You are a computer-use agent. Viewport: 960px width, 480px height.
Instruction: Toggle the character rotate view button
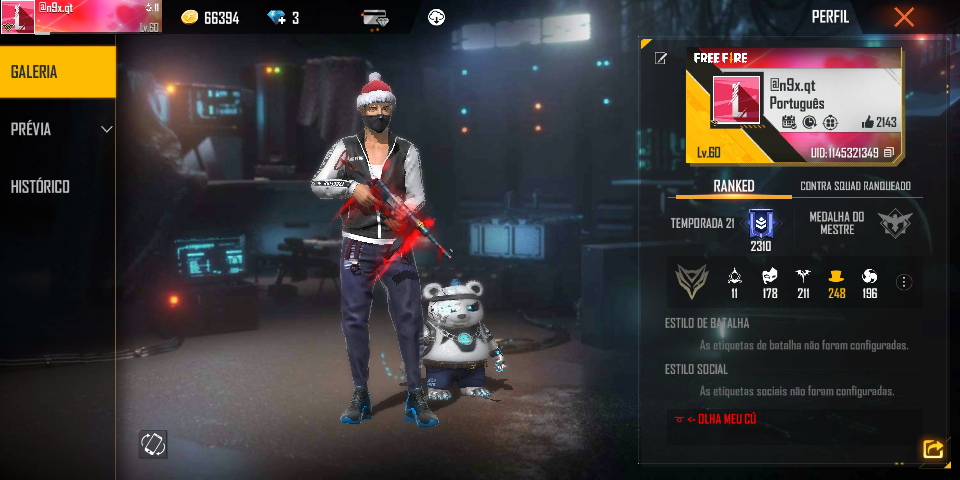pos(153,444)
